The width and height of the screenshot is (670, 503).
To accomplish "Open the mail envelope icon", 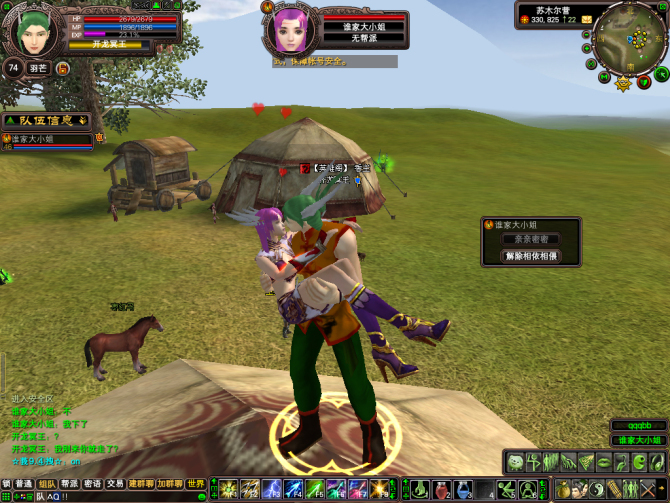I will click(587, 19).
